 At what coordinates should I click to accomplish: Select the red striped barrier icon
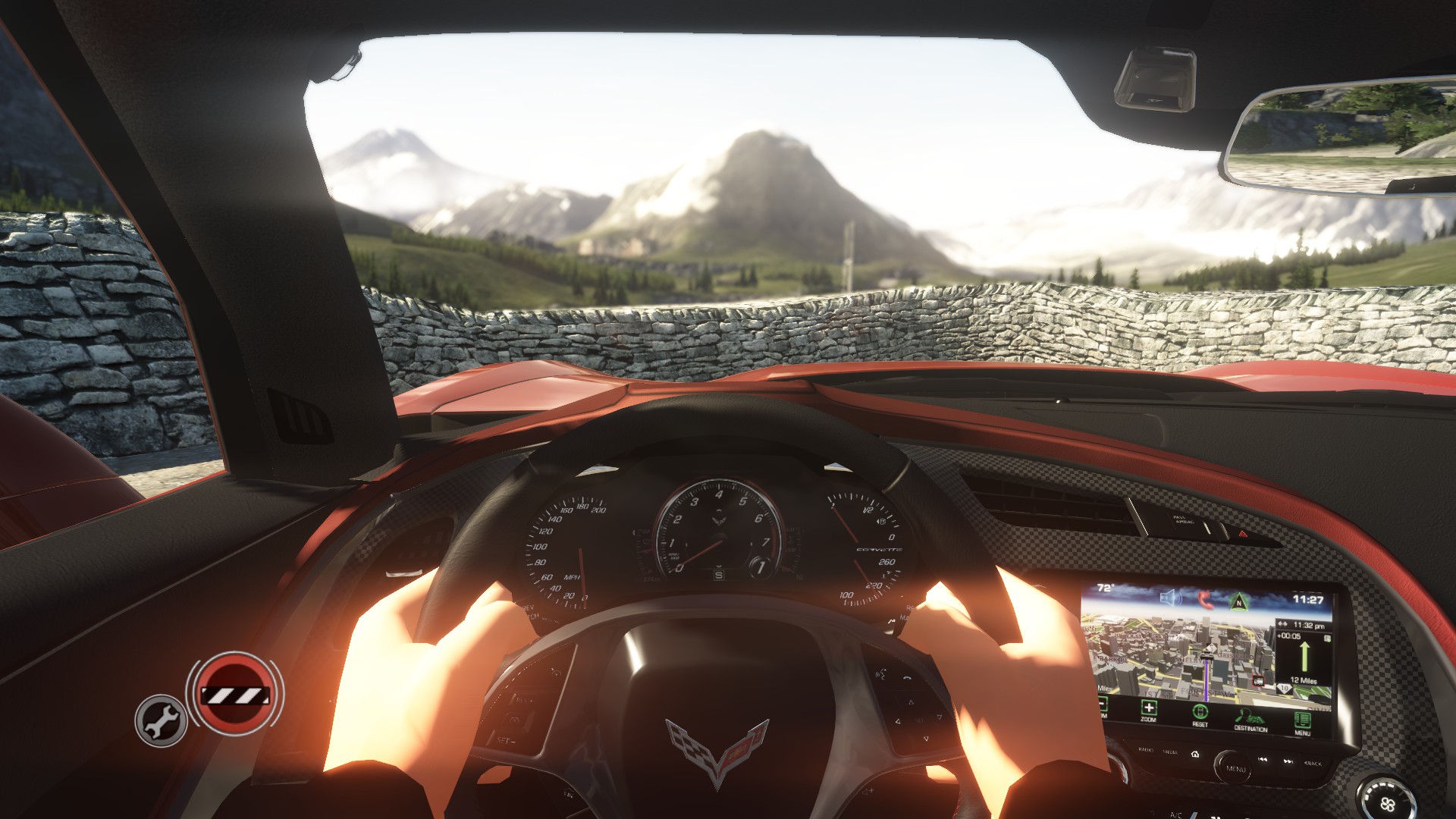coord(234,694)
